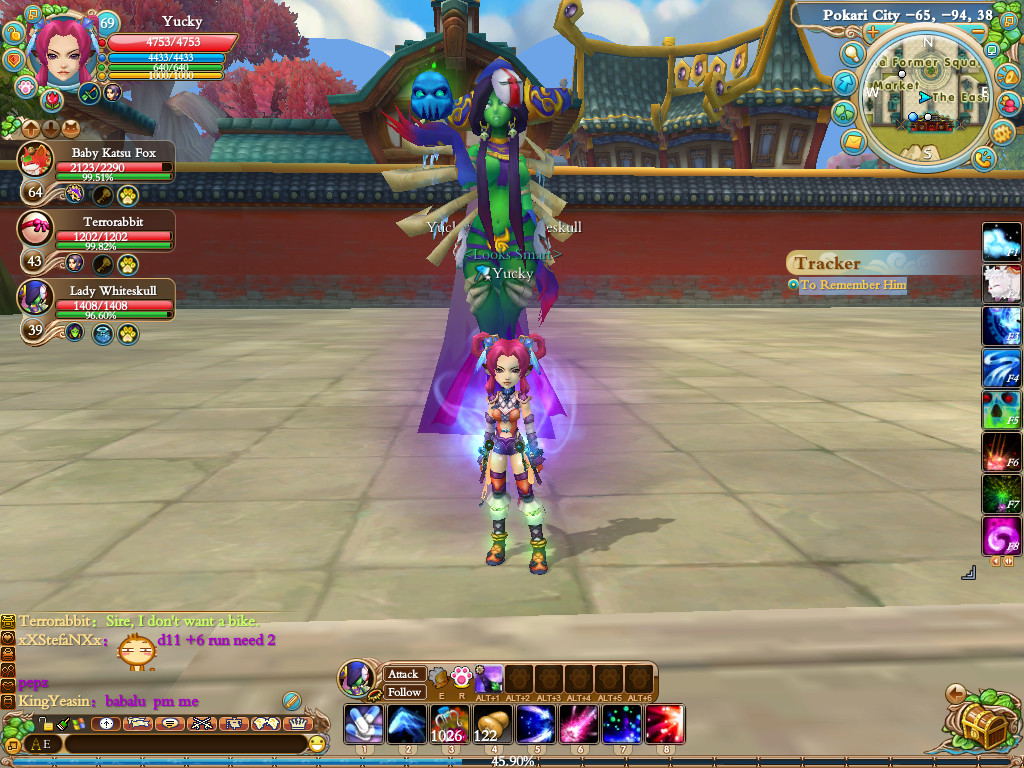Select Baby Katsu Fox pet portrait
The image size is (1024, 768).
(x=37, y=159)
